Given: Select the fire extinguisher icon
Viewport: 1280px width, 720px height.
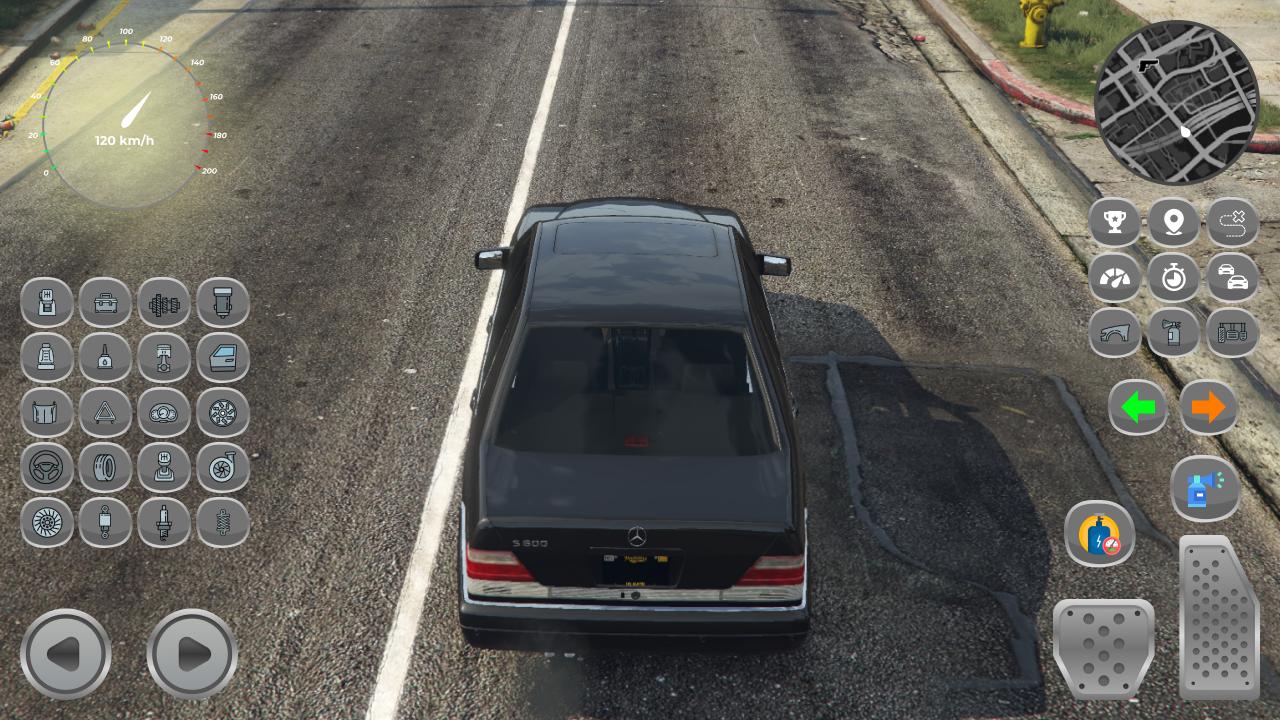Looking at the screenshot, I should click(x=1173, y=332).
